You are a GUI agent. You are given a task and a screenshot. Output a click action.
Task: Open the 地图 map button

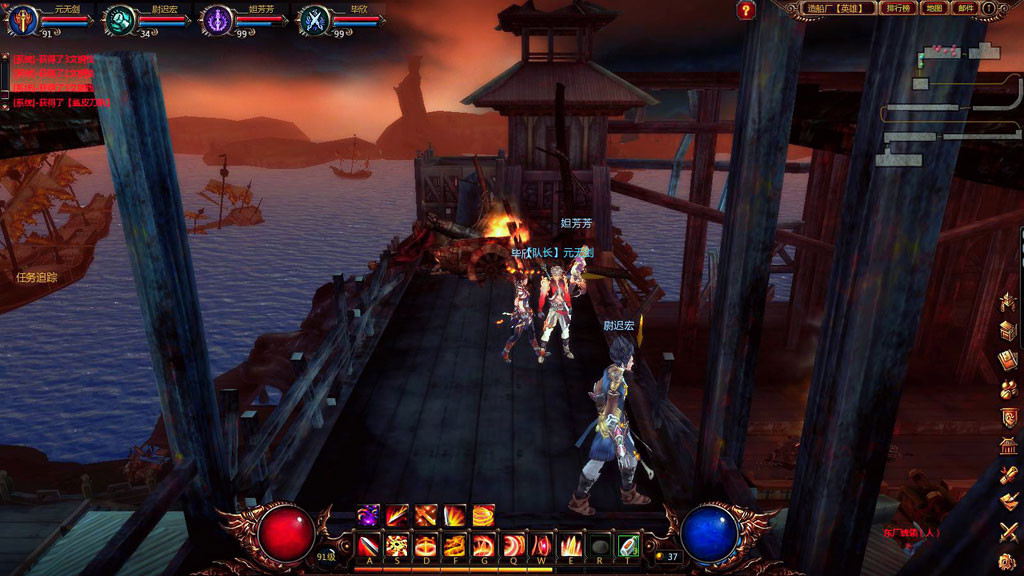point(933,9)
